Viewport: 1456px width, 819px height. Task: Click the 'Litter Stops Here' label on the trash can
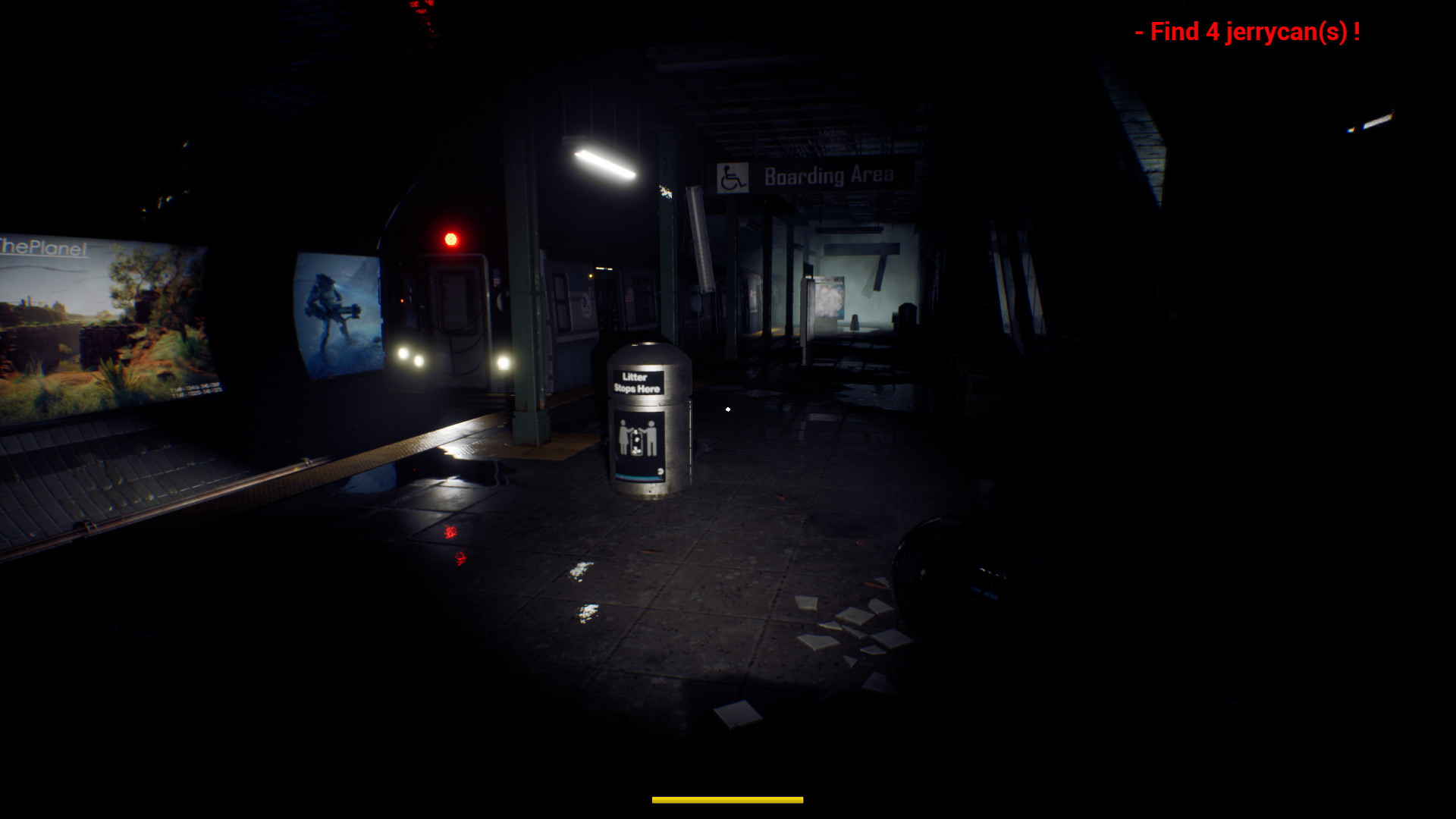638,382
